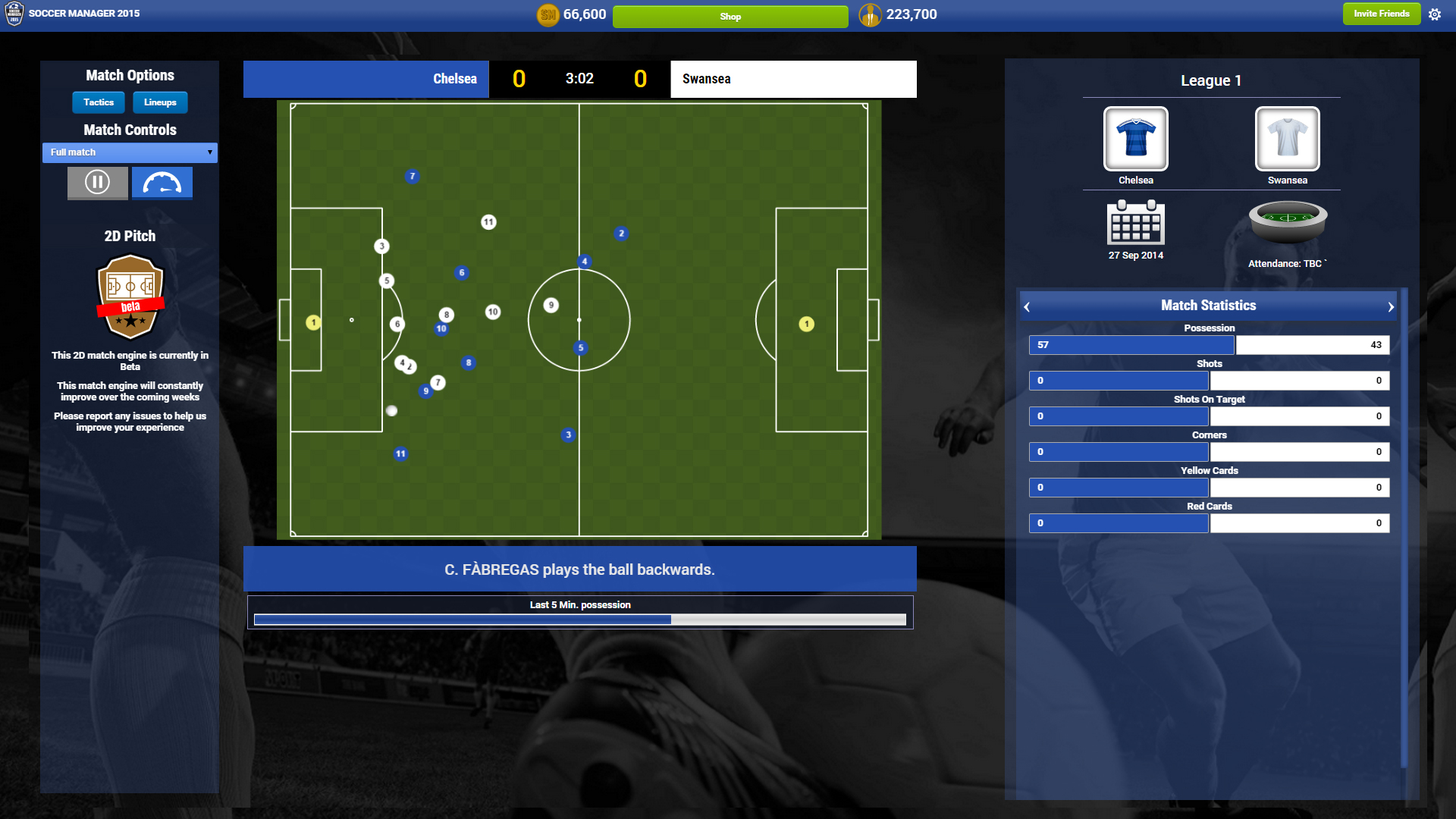Screen dimensions: 1456x819
Task: Open the settings gear menu
Action: pos(1435,14)
